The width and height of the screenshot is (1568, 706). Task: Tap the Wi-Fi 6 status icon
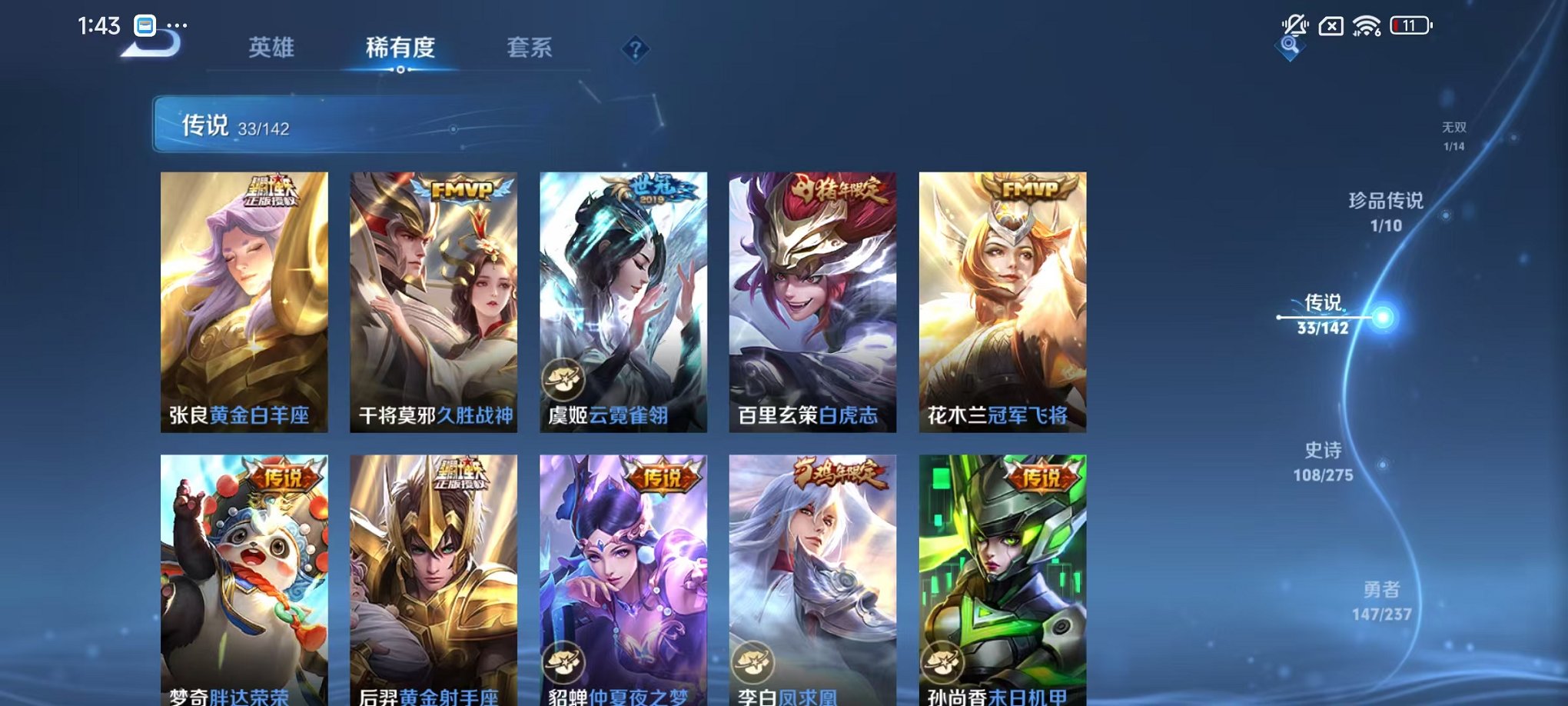point(1367,25)
